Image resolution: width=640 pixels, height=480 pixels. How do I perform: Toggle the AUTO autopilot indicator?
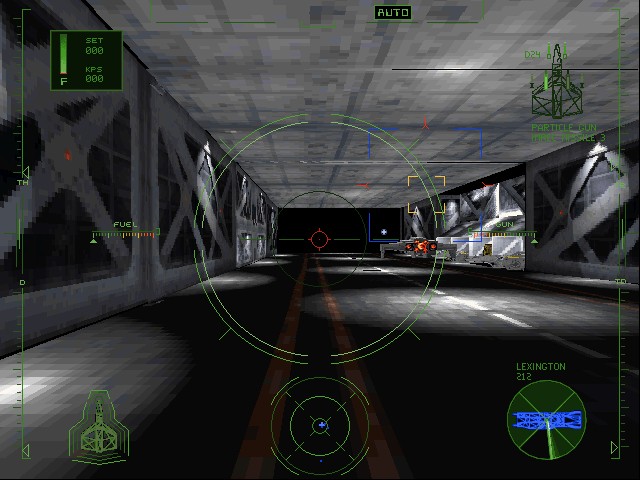(393, 13)
